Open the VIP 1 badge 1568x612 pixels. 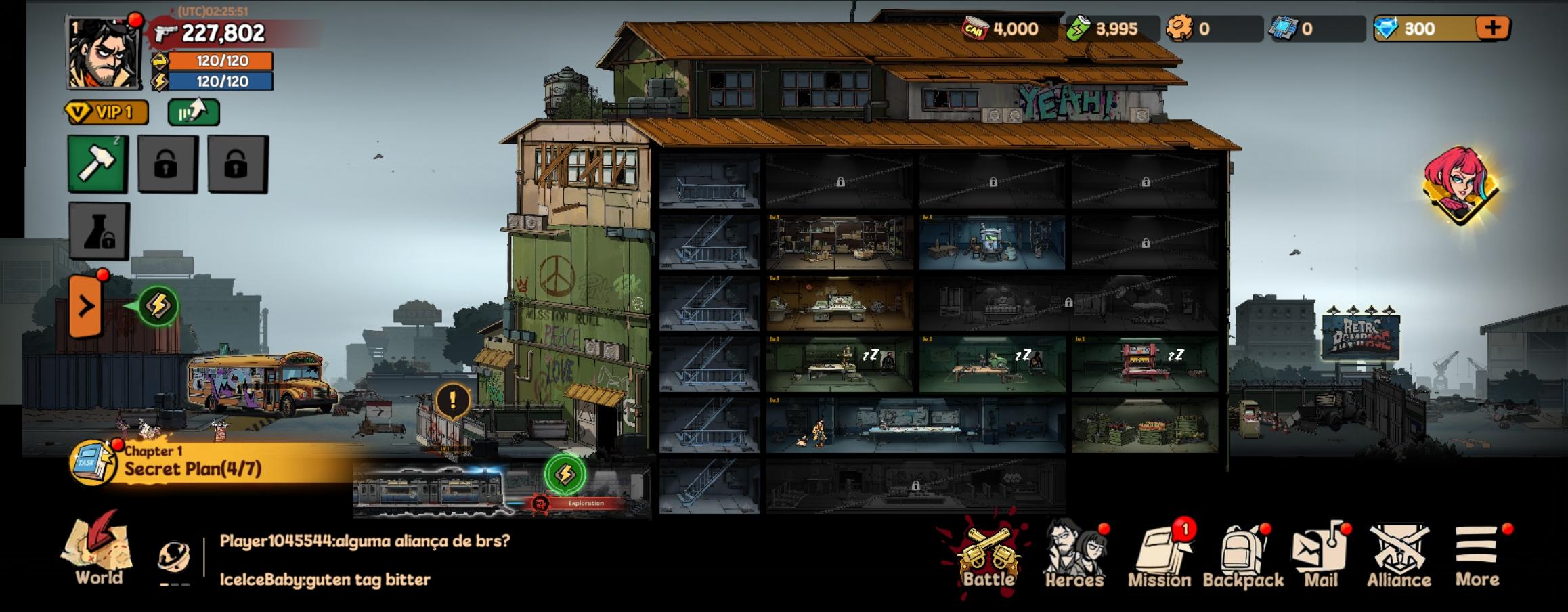coord(107,112)
